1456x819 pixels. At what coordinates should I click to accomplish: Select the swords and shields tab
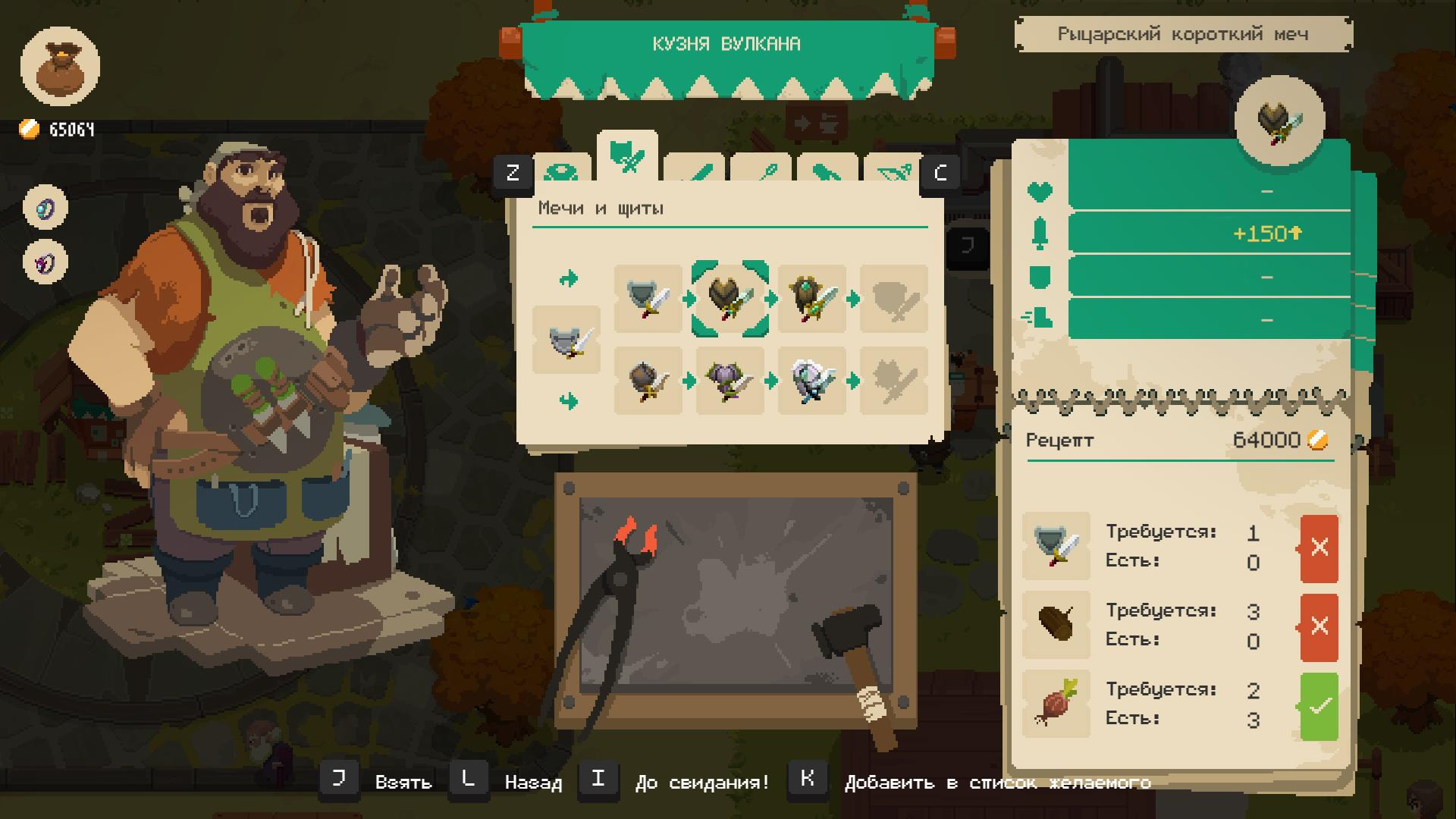627,157
